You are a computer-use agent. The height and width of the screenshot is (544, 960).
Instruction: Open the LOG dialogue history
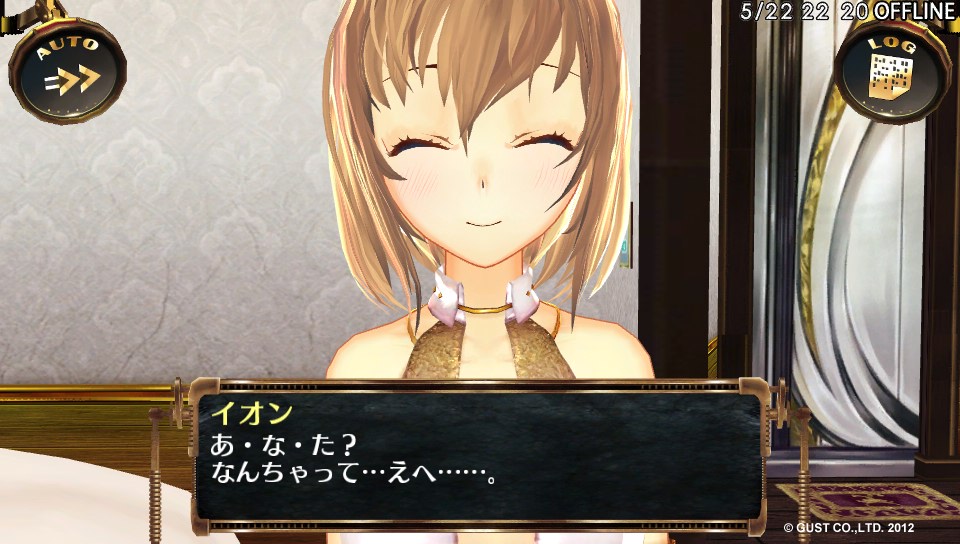coord(892,72)
